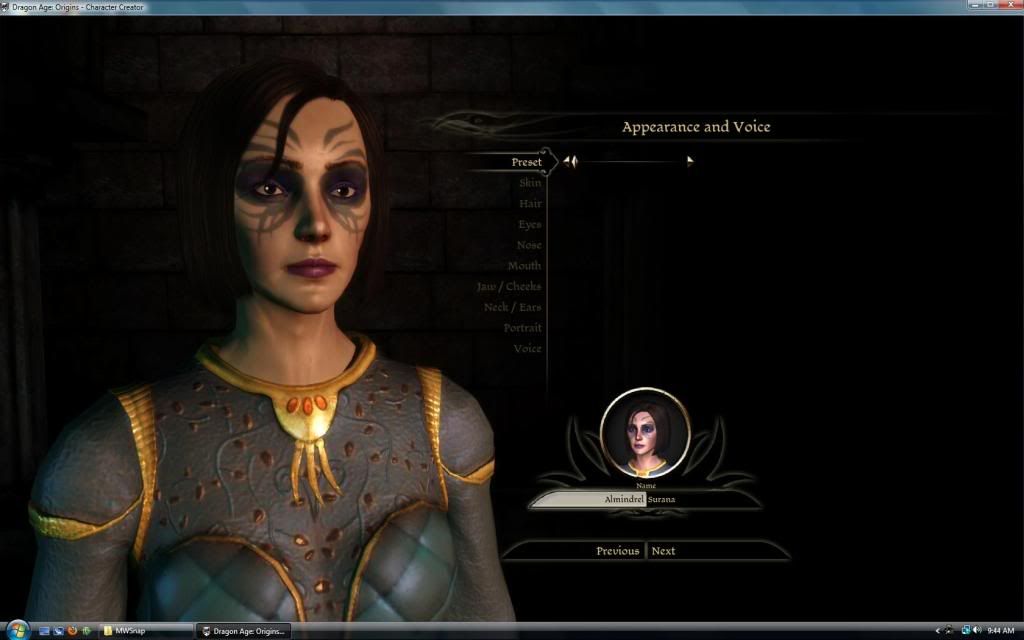The image size is (1024, 640).
Task: Open the Windows Start menu
Action: click(17, 631)
